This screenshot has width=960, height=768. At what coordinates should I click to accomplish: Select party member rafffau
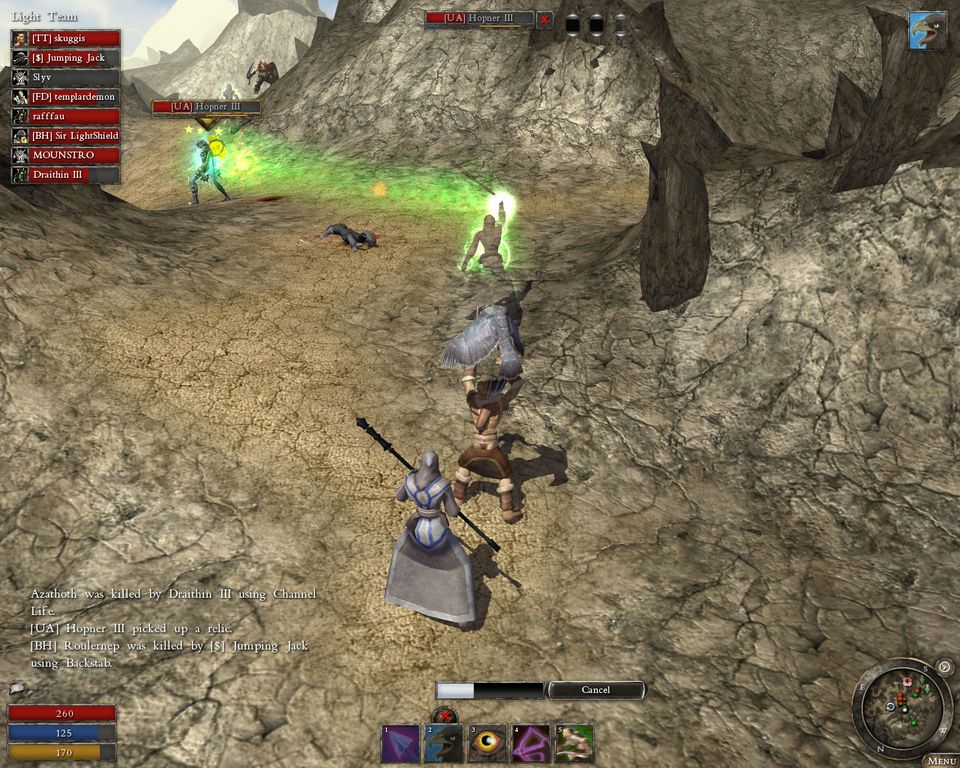[x=66, y=116]
